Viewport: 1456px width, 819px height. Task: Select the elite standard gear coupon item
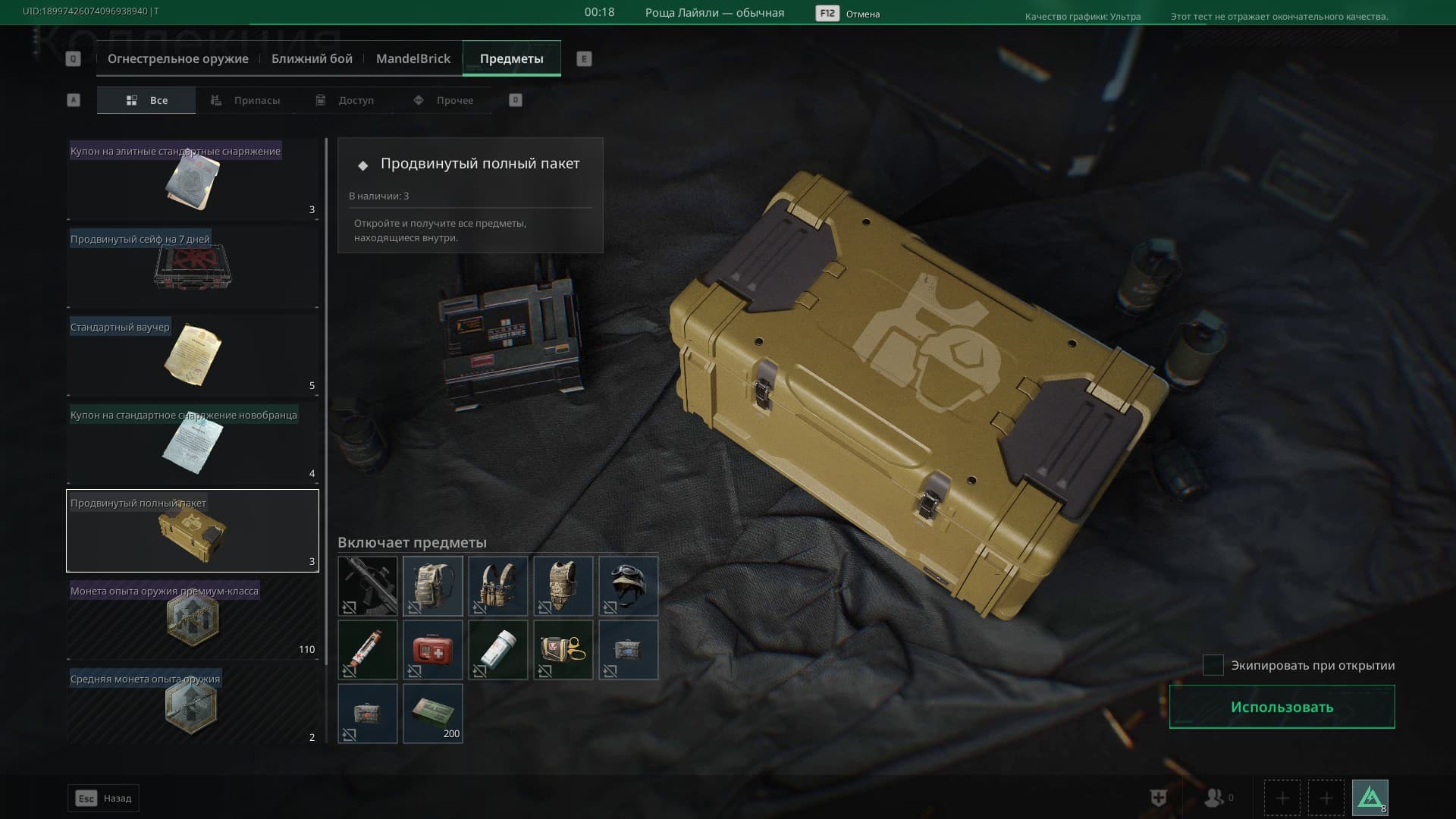[x=193, y=180]
